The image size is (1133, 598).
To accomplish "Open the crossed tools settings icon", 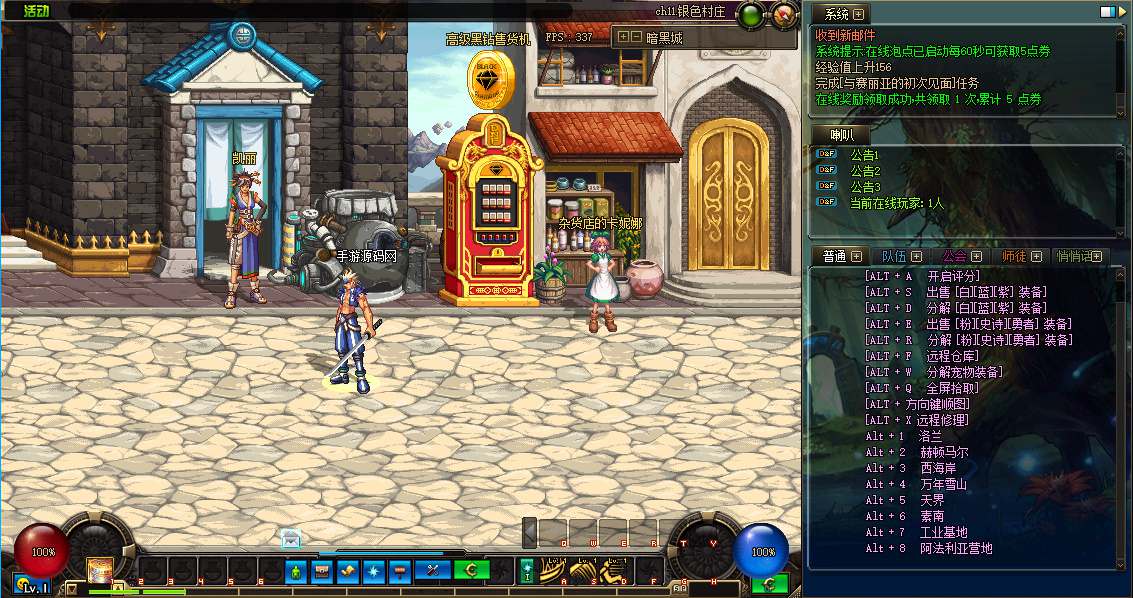I will pyautogui.click(x=433, y=571).
